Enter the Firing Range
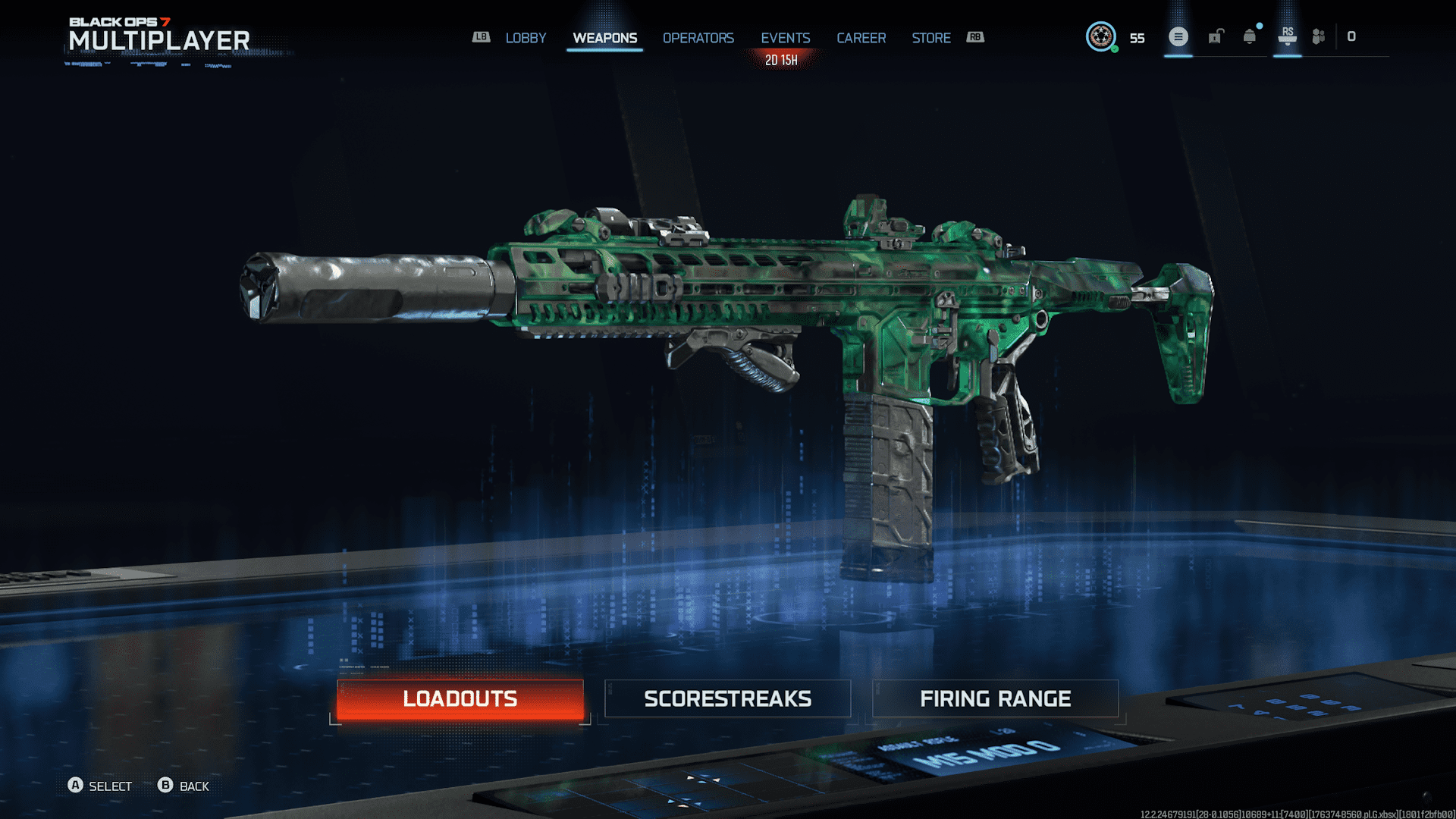Image resolution: width=1456 pixels, height=819 pixels. click(995, 698)
